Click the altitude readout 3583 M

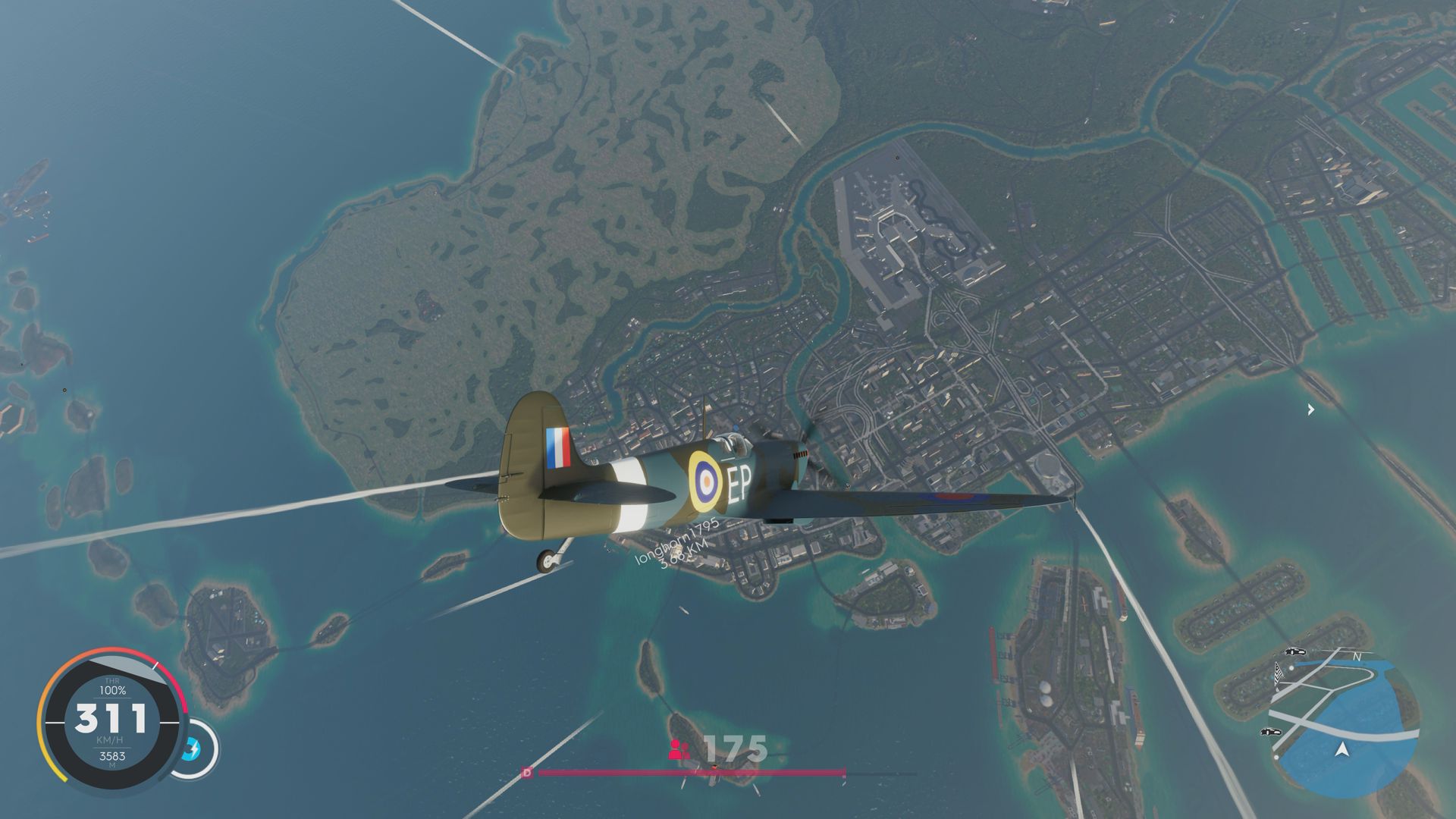pos(113,756)
